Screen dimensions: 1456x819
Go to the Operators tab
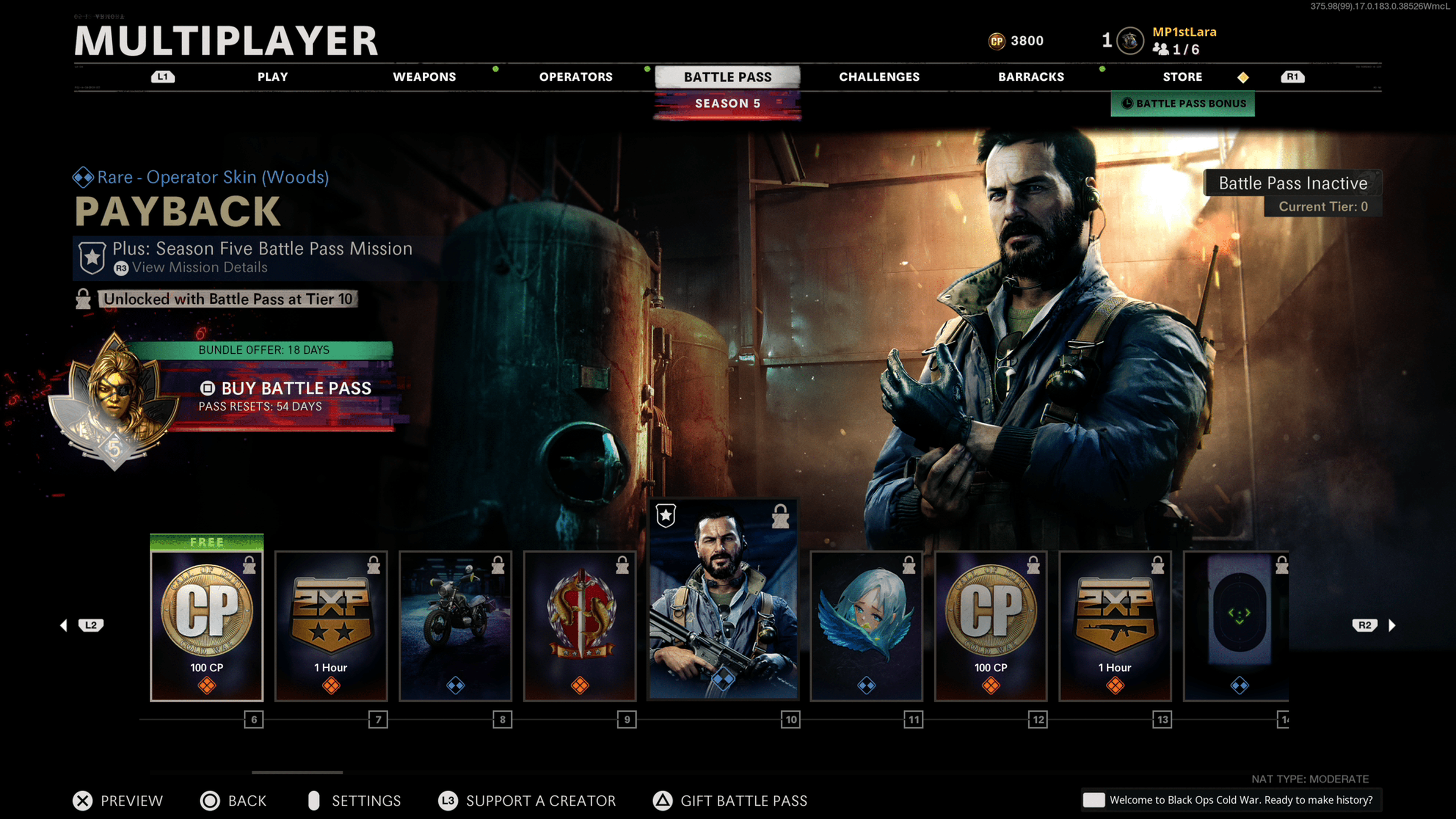(576, 77)
